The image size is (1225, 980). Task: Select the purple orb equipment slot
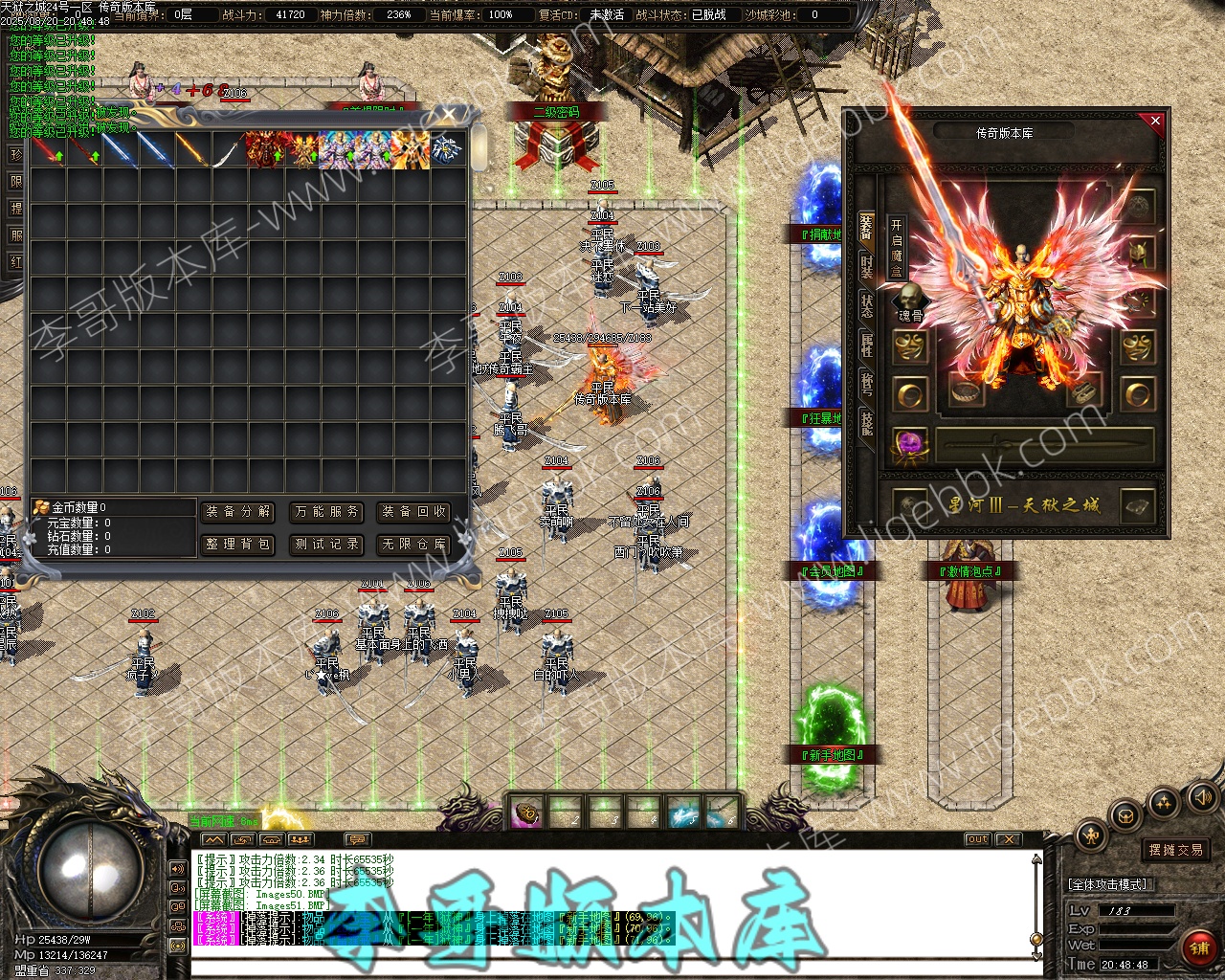coord(909,445)
